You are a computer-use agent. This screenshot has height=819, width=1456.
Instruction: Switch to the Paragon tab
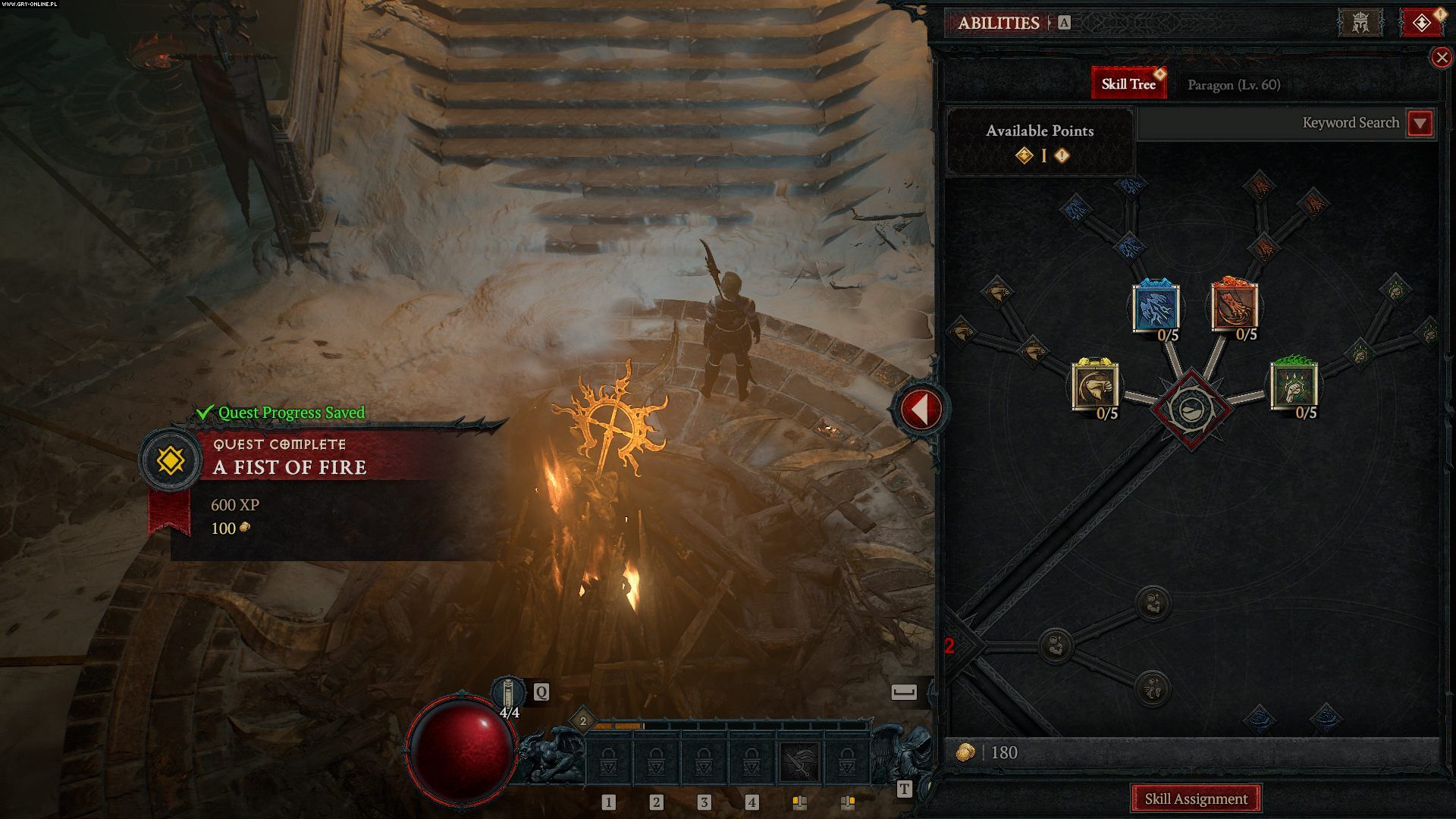(x=1233, y=84)
